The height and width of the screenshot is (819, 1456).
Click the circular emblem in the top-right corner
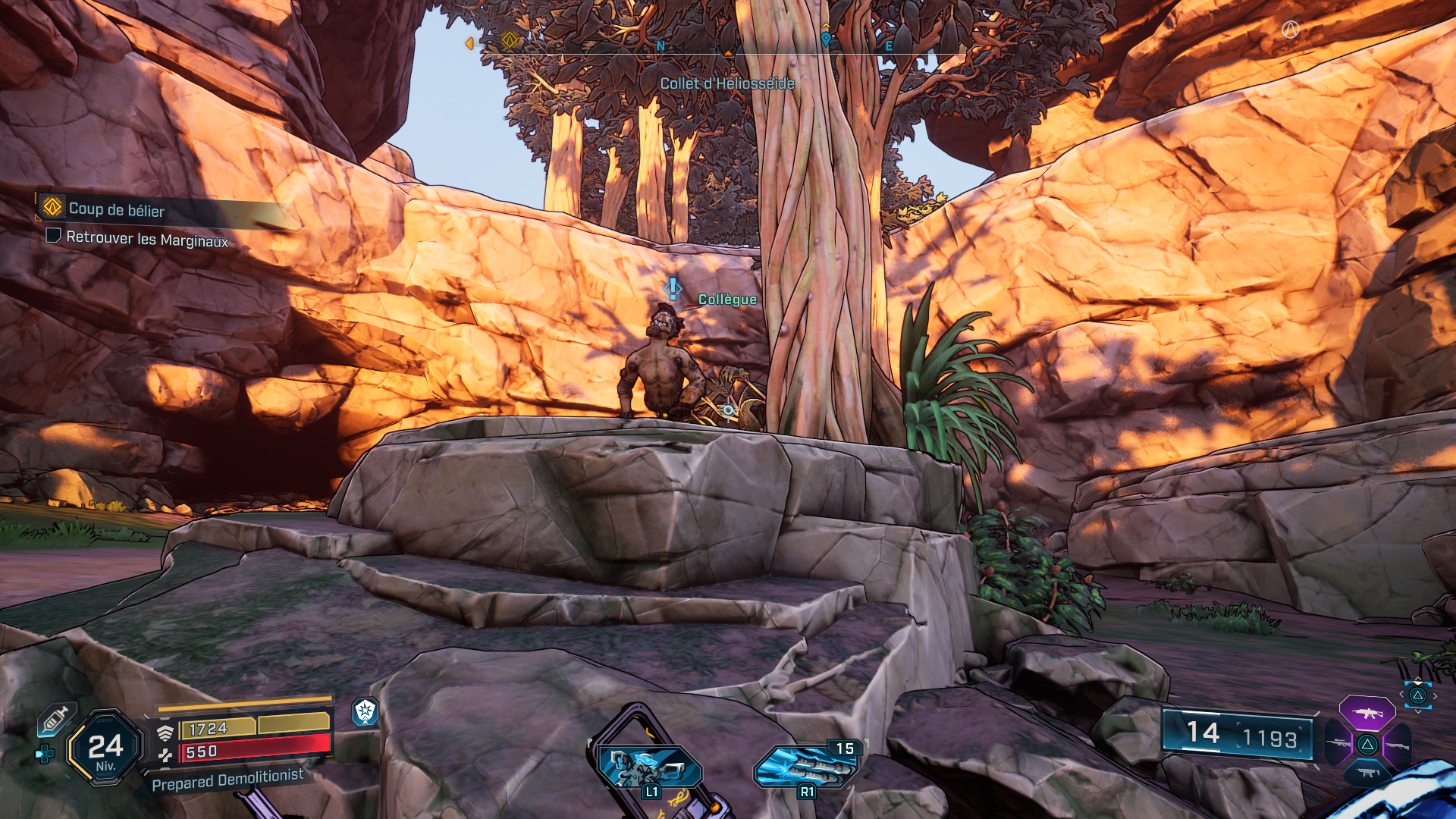coord(1290,30)
